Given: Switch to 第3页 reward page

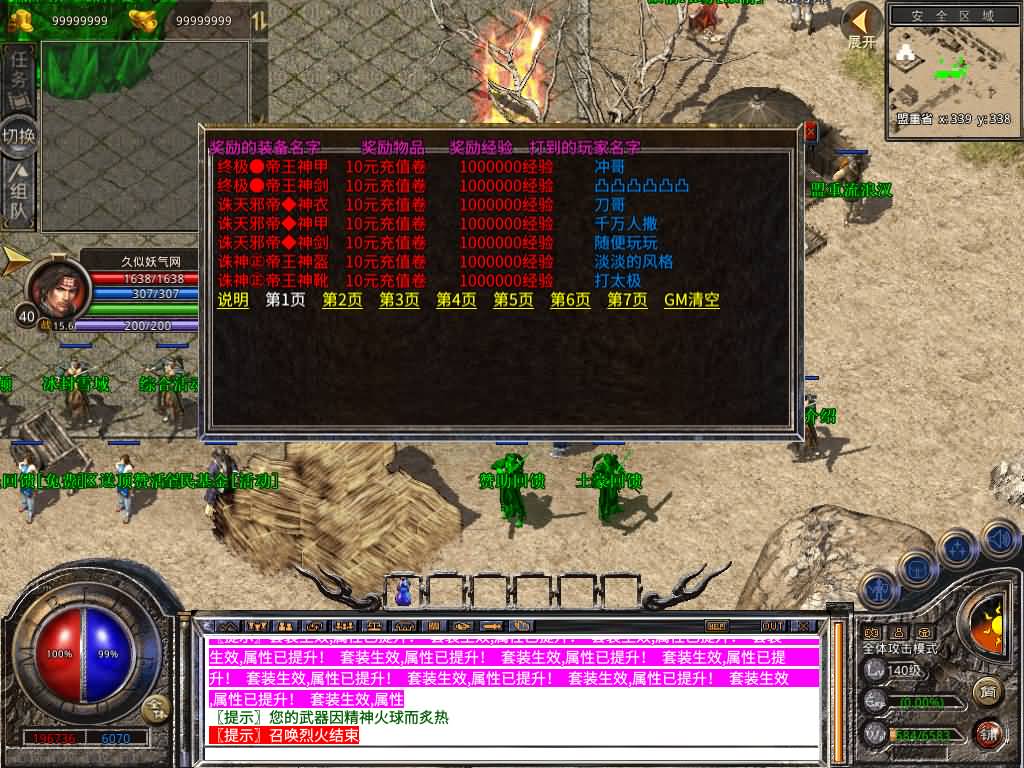Looking at the screenshot, I should pos(399,300).
